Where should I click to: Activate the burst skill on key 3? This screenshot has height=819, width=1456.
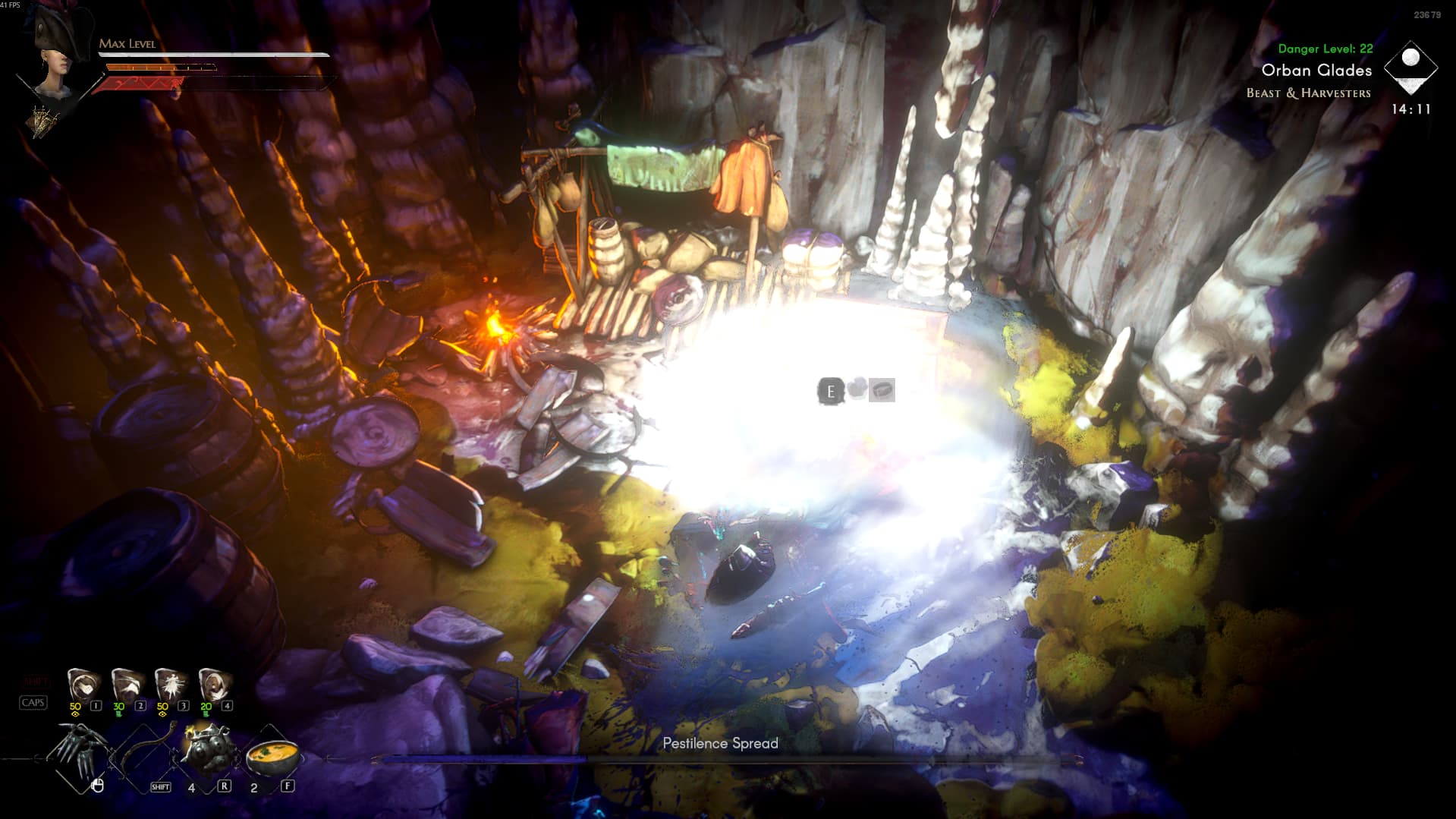coord(170,684)
